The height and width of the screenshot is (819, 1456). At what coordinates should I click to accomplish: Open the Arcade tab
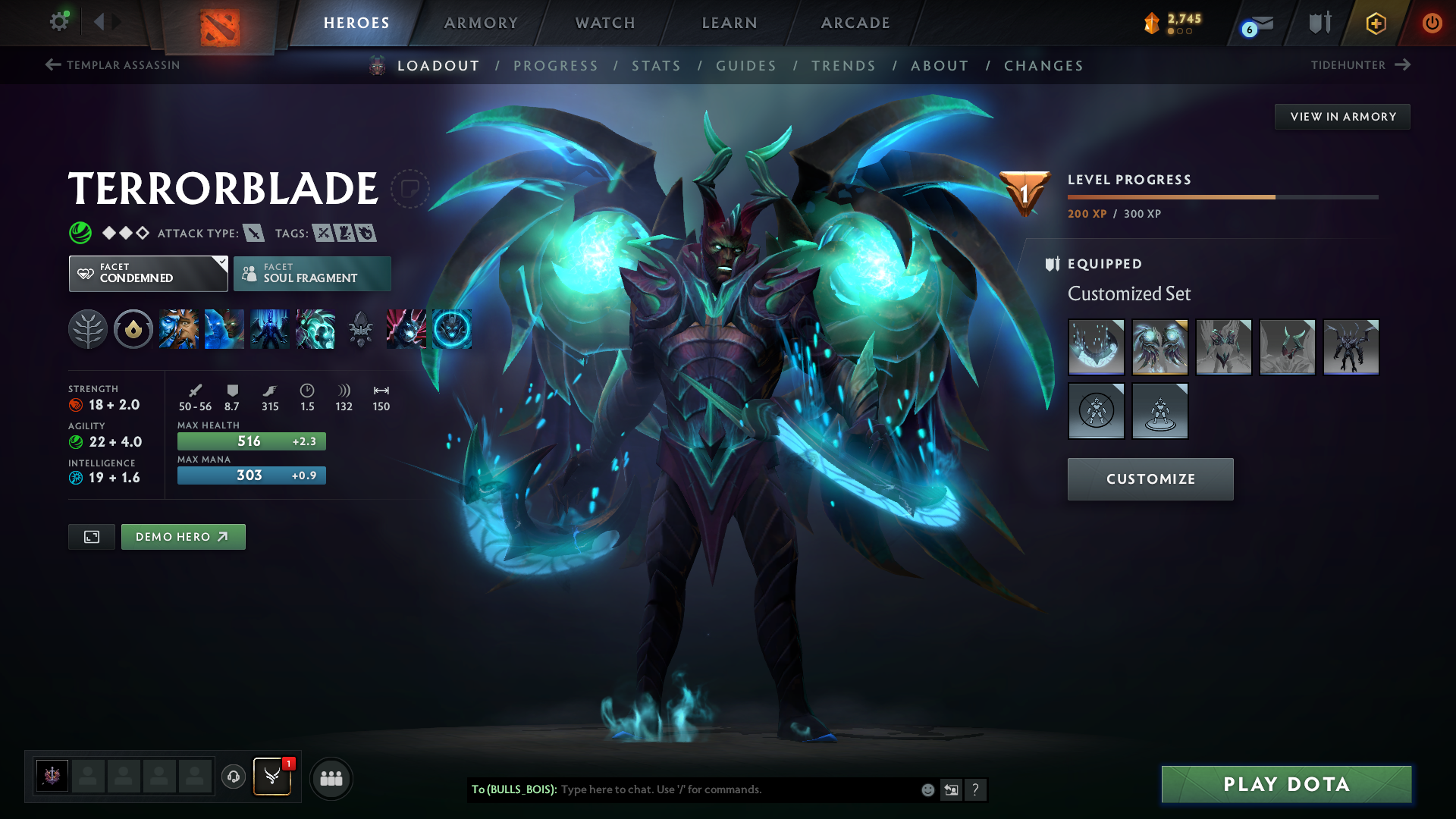(855, 23)
